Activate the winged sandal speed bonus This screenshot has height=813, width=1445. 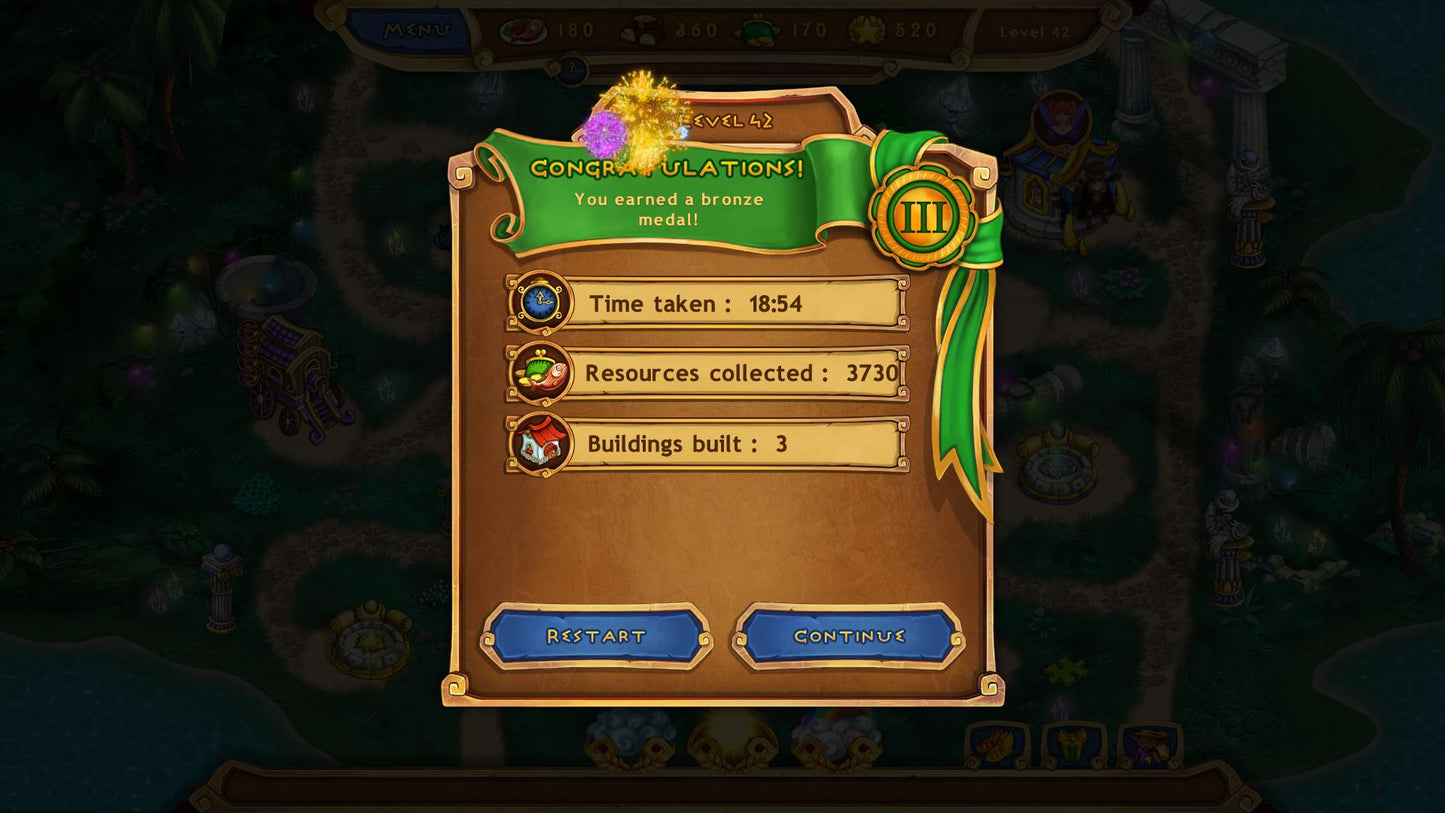tap(997, 745)
